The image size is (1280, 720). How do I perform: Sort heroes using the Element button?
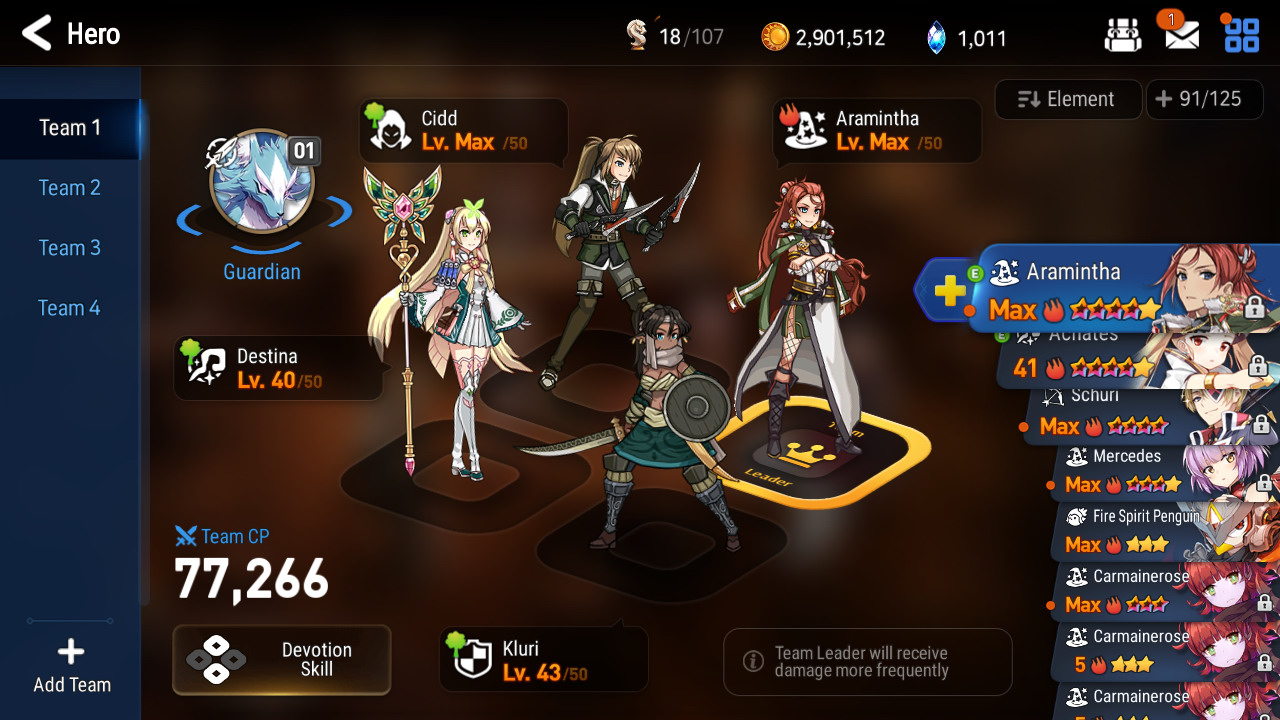(1067, 99)
